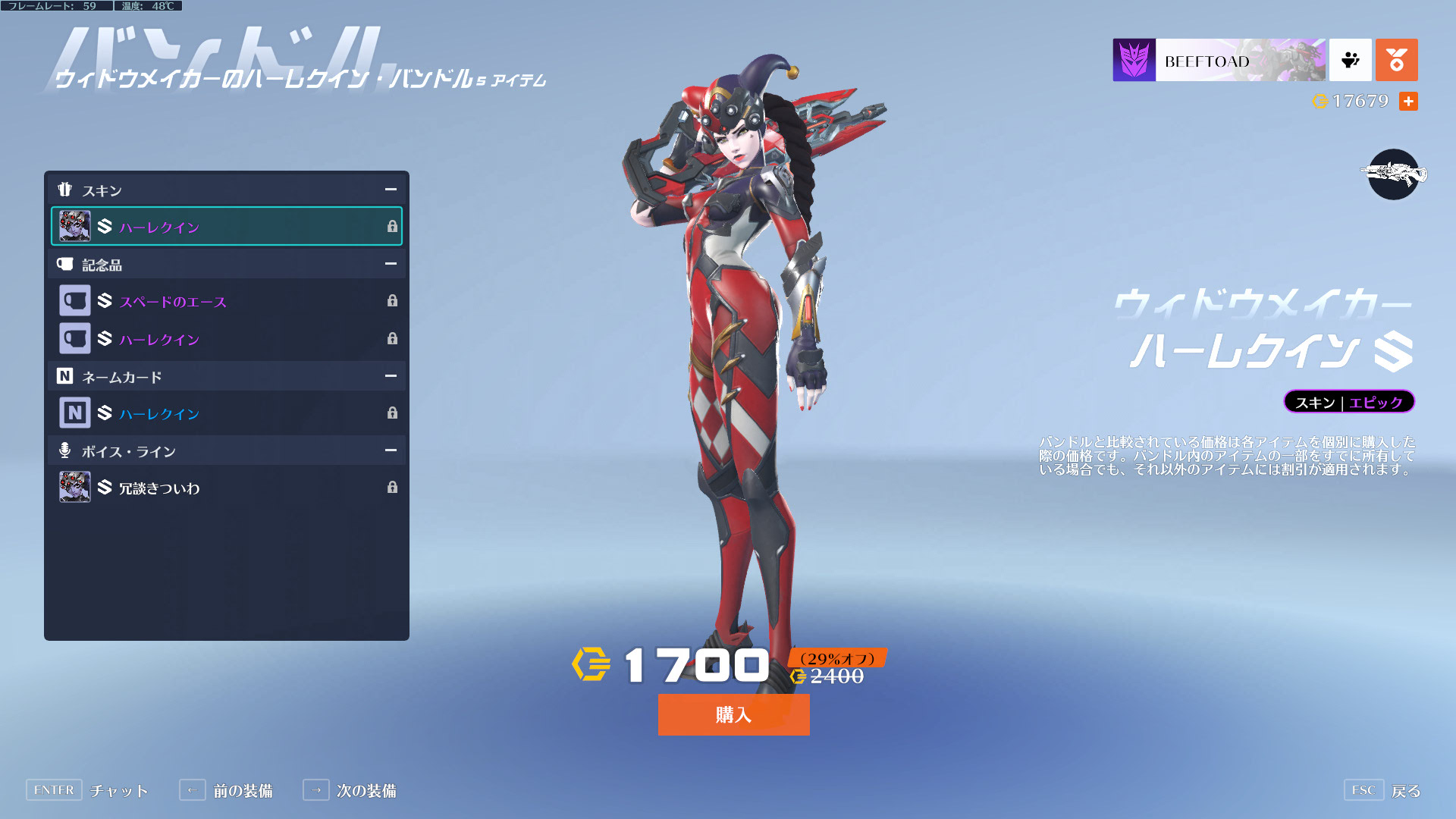Screen dimensions: 1456x819
Task: Click the orange medal challenges icon
Action: (1396, 60)
